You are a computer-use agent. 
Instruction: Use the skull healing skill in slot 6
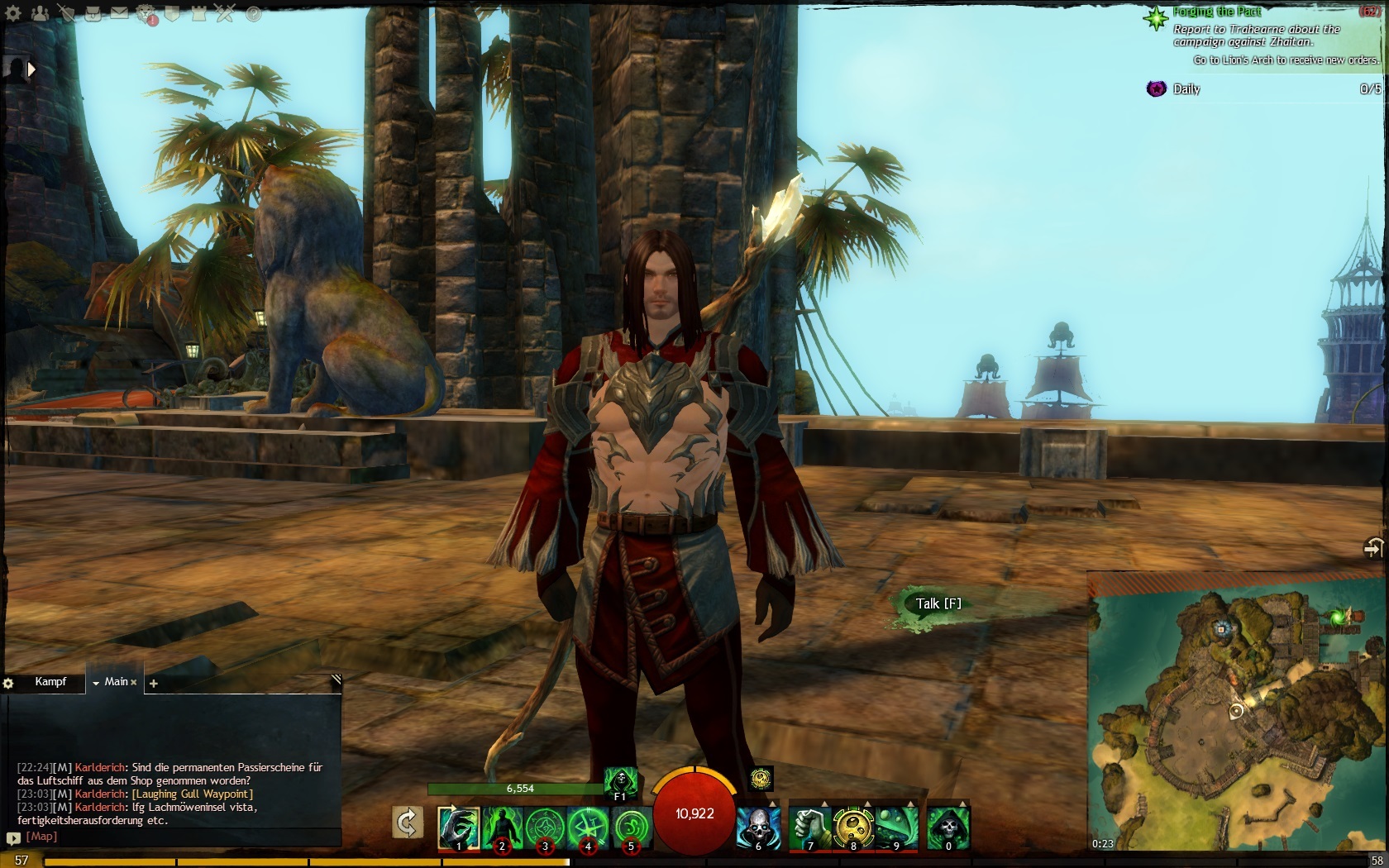pyautogui.click(x=757, y=827)
